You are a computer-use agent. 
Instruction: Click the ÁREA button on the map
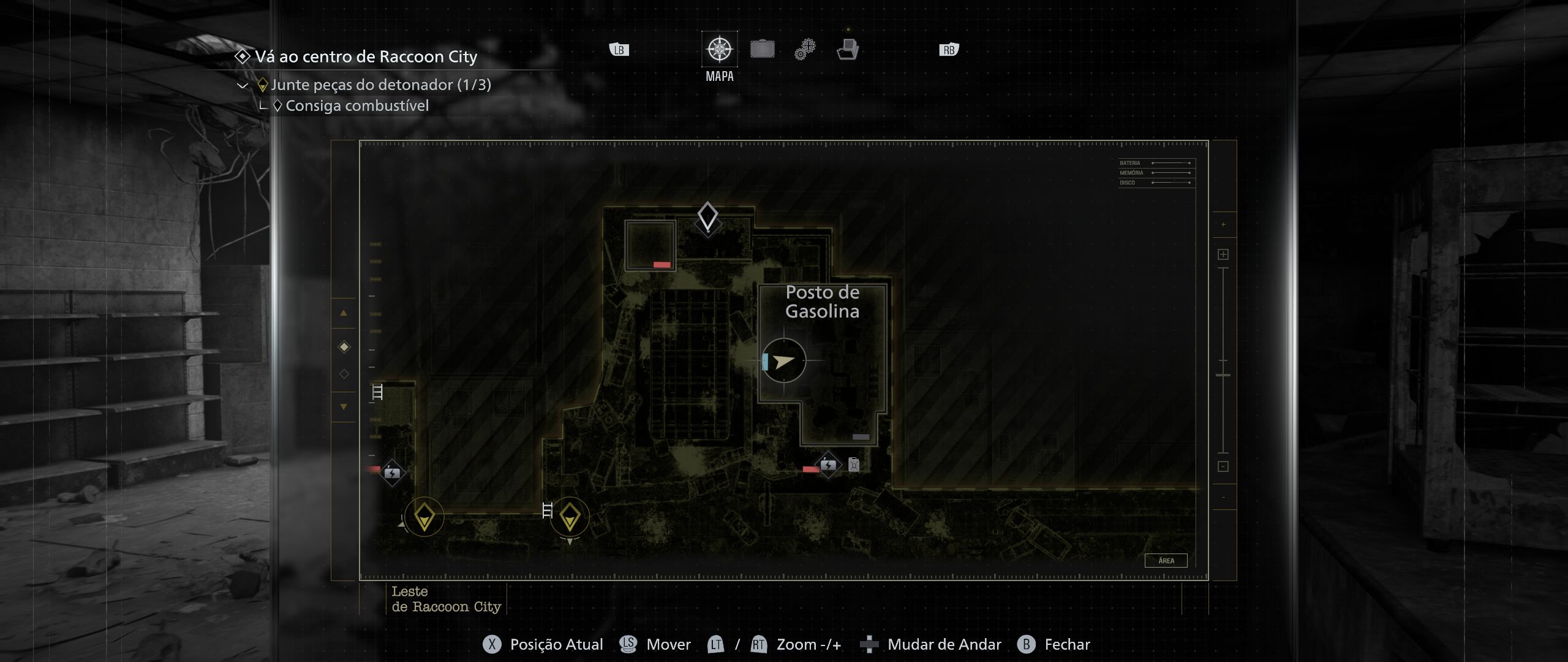(1166, 560)
